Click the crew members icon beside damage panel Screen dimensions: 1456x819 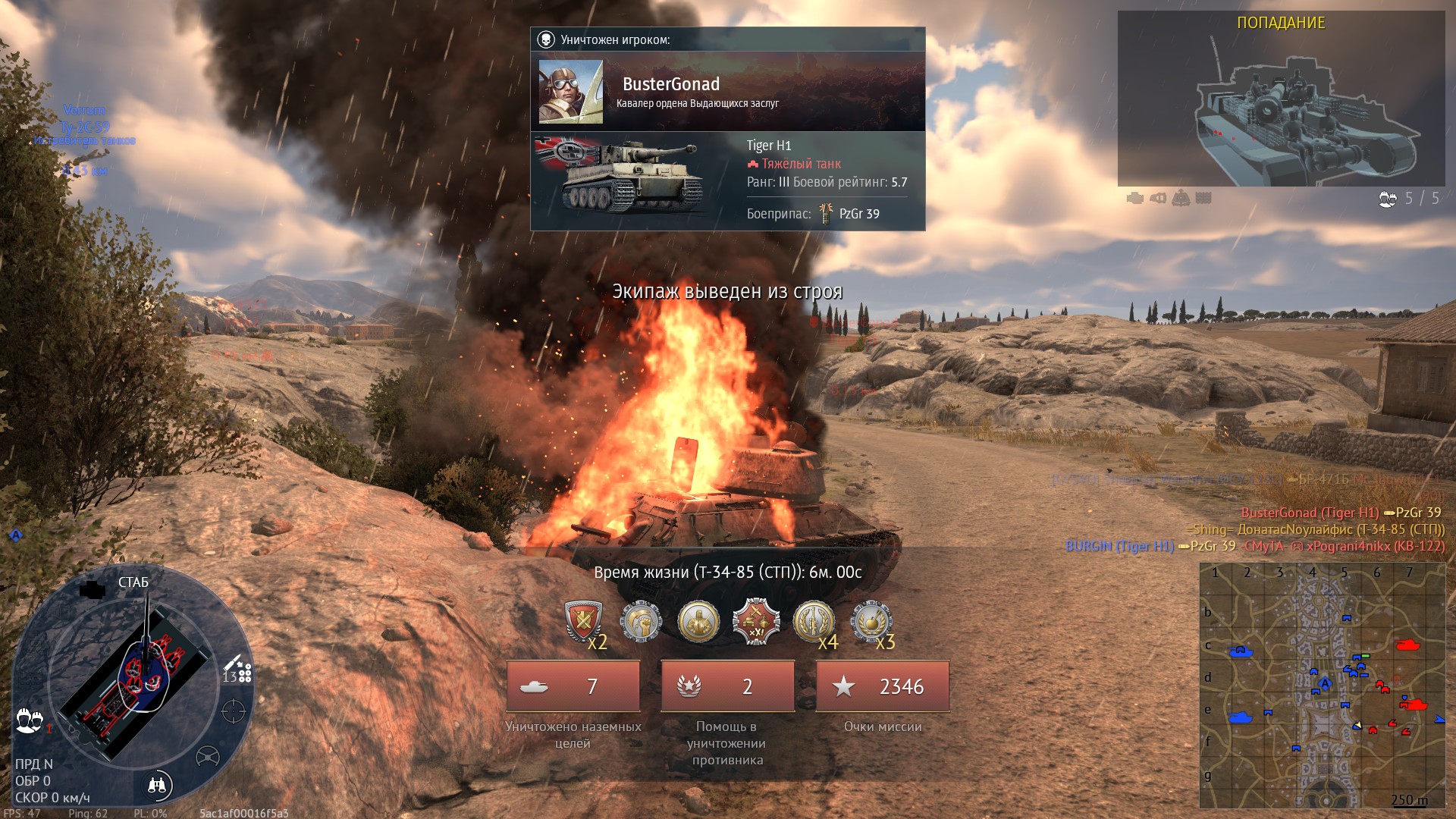tap(30, 720)
